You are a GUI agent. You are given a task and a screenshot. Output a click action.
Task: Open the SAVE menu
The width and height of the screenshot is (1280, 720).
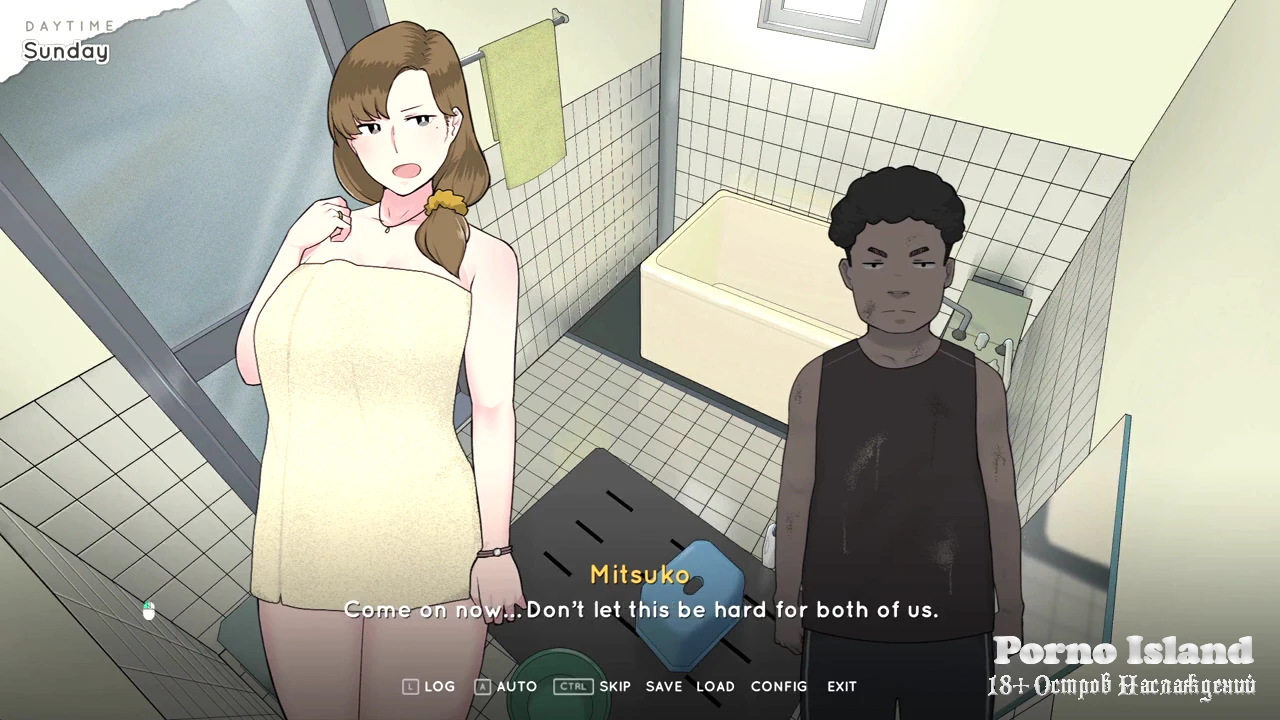tap(664, 687)
